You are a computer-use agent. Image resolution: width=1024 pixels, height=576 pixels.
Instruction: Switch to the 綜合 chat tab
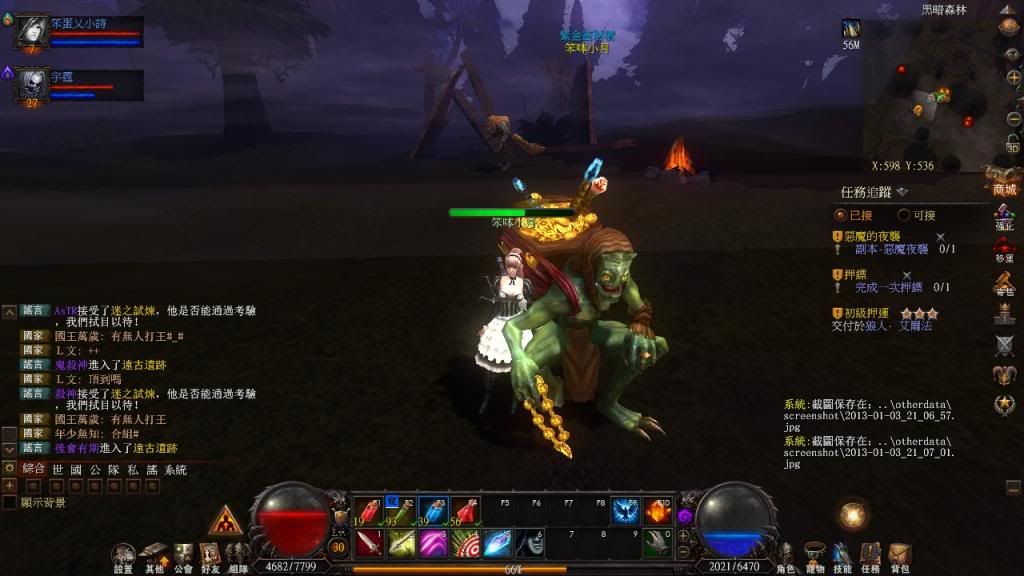pyautogui.click(x=34, y=469)
